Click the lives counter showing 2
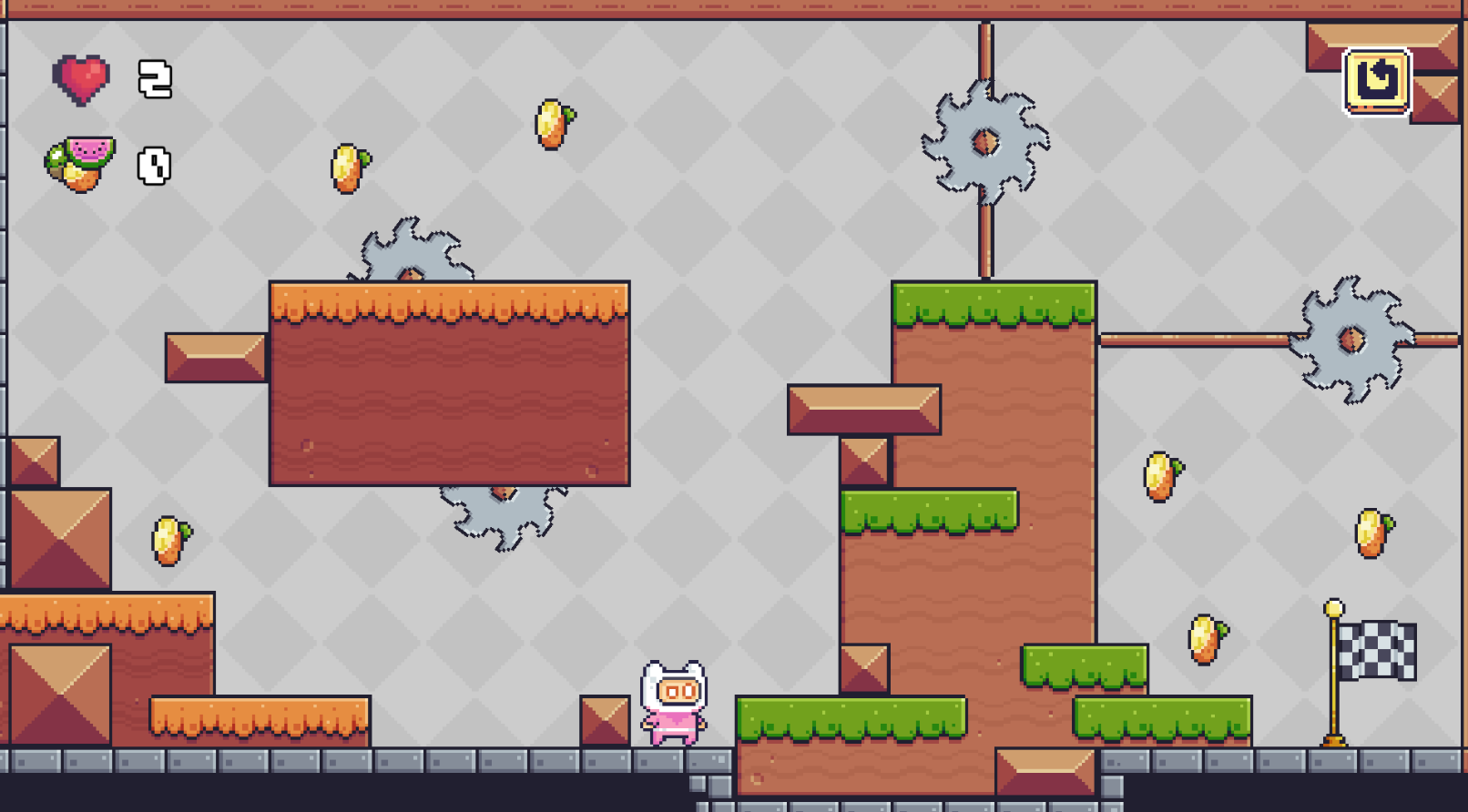Image resolution: width=1468 pixels, height=812 pixels. tap(153, 79)
